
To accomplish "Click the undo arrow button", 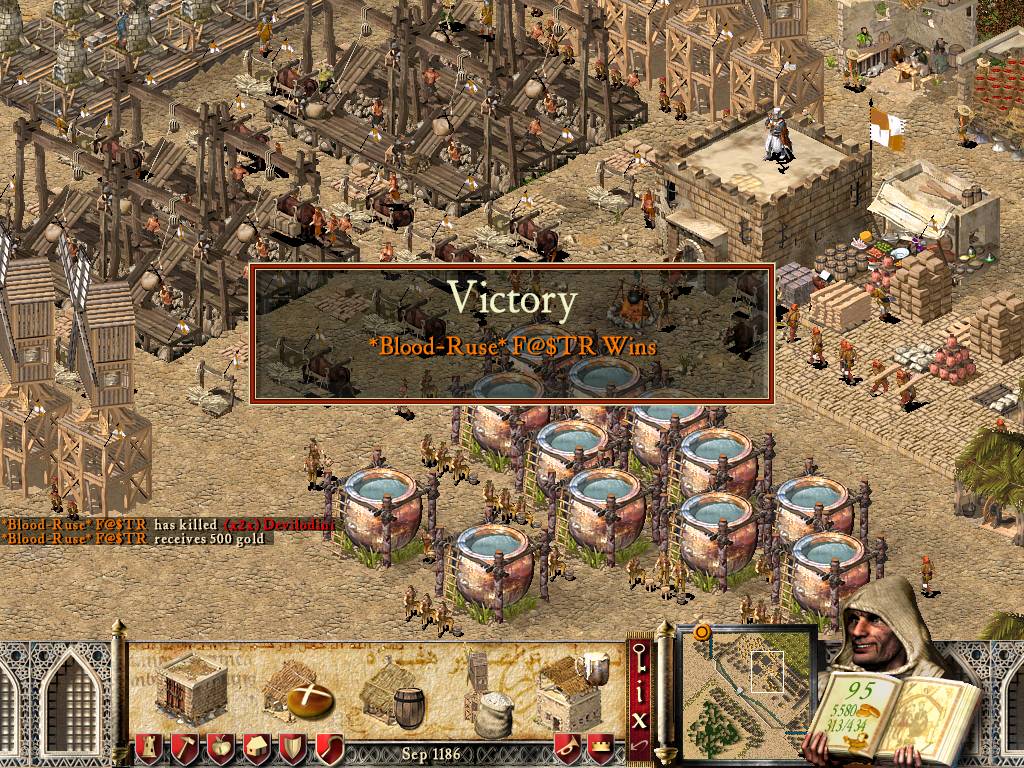I will 640,746.
